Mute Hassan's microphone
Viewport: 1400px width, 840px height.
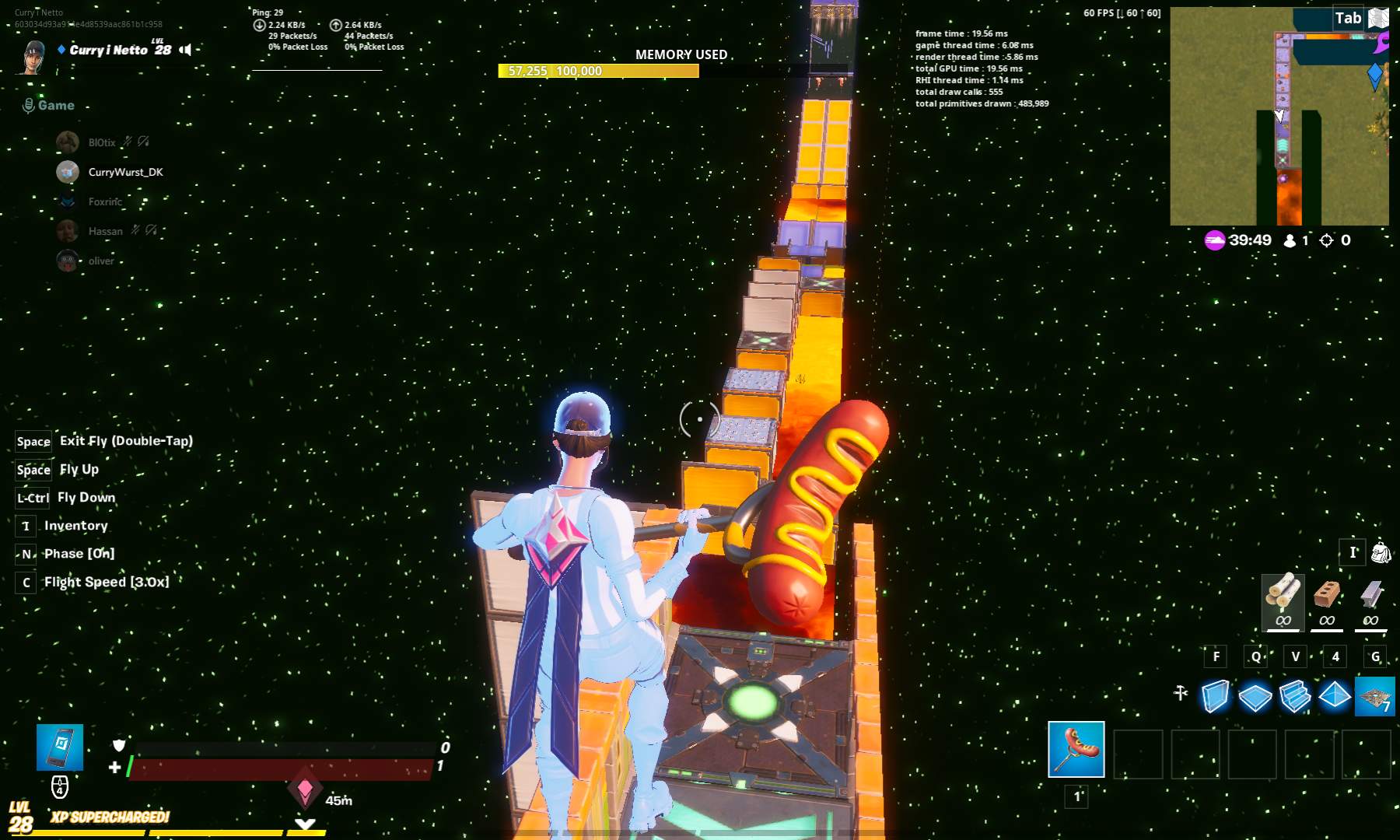pos(136,230)
